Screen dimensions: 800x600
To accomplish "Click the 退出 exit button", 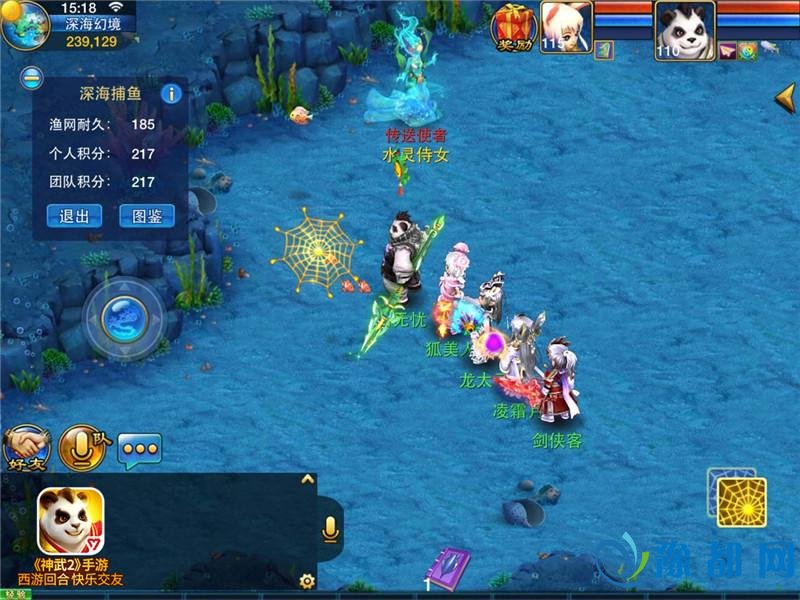I will 74,216.
